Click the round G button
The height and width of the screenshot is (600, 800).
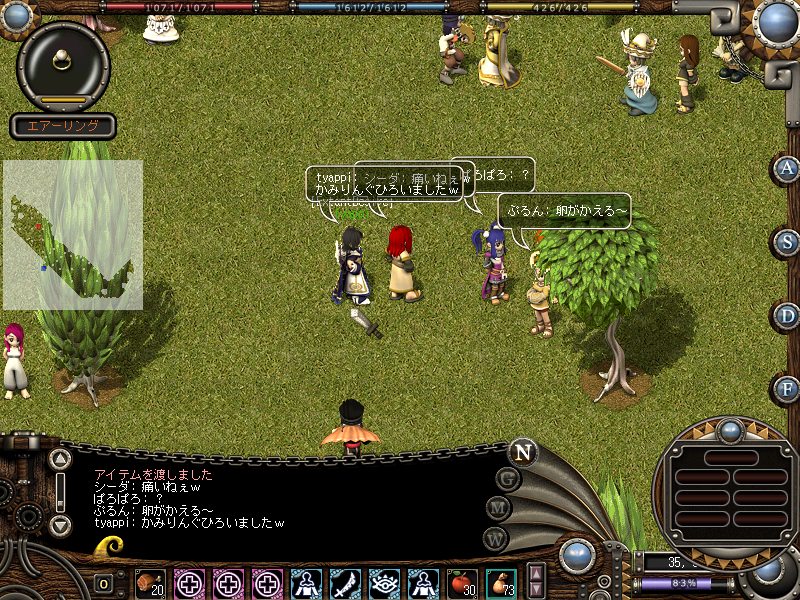508,479
